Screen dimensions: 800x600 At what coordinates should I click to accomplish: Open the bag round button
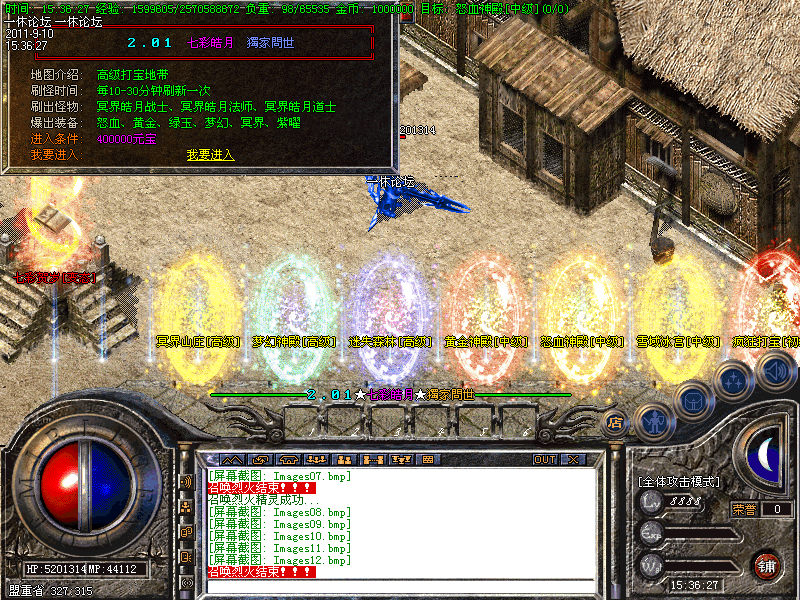(693, 400)
